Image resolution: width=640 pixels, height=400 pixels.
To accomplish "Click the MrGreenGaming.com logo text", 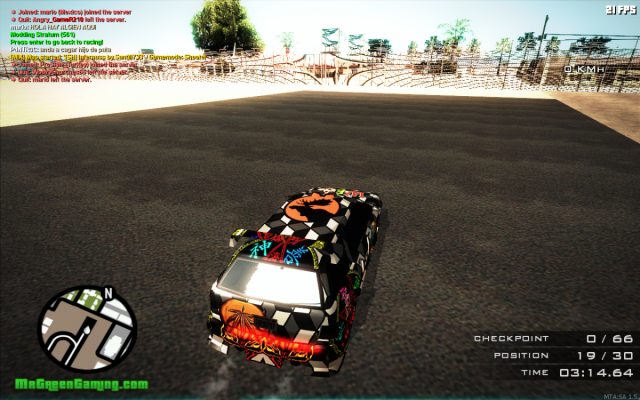I will (81, 384).
